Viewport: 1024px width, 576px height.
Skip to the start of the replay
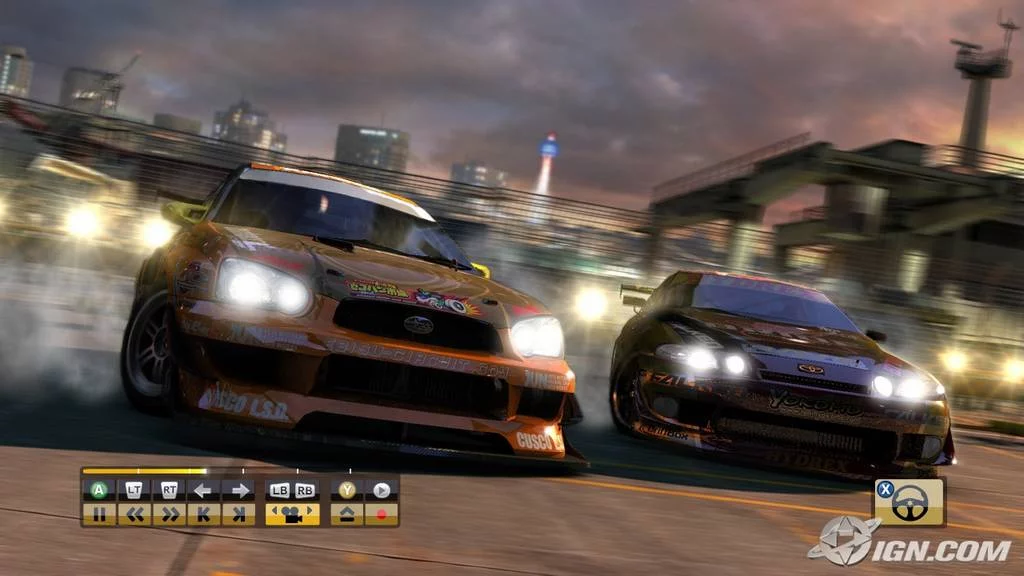204,514
